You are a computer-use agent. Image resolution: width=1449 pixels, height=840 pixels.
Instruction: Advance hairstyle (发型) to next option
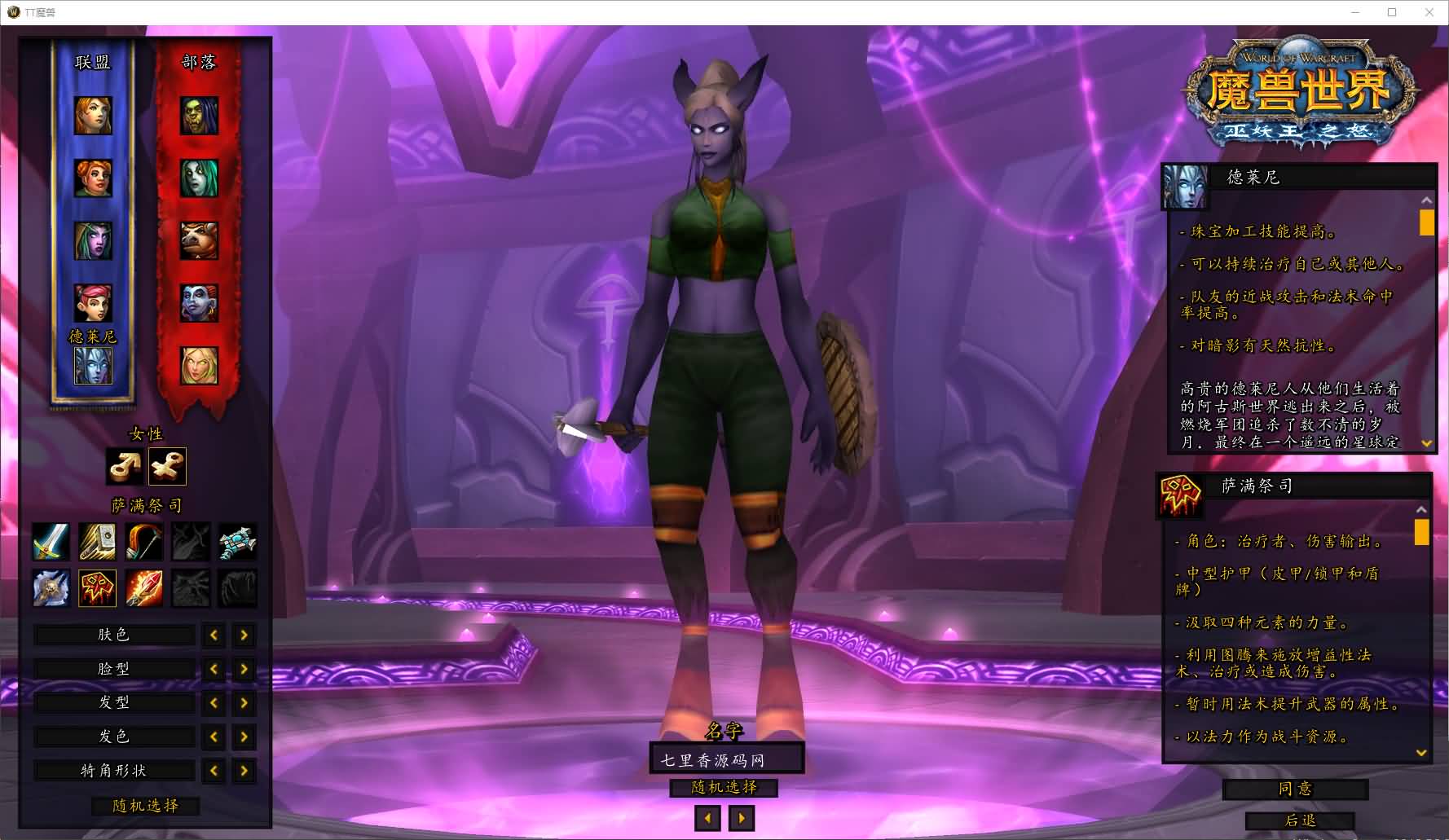(x=244, y=703)
